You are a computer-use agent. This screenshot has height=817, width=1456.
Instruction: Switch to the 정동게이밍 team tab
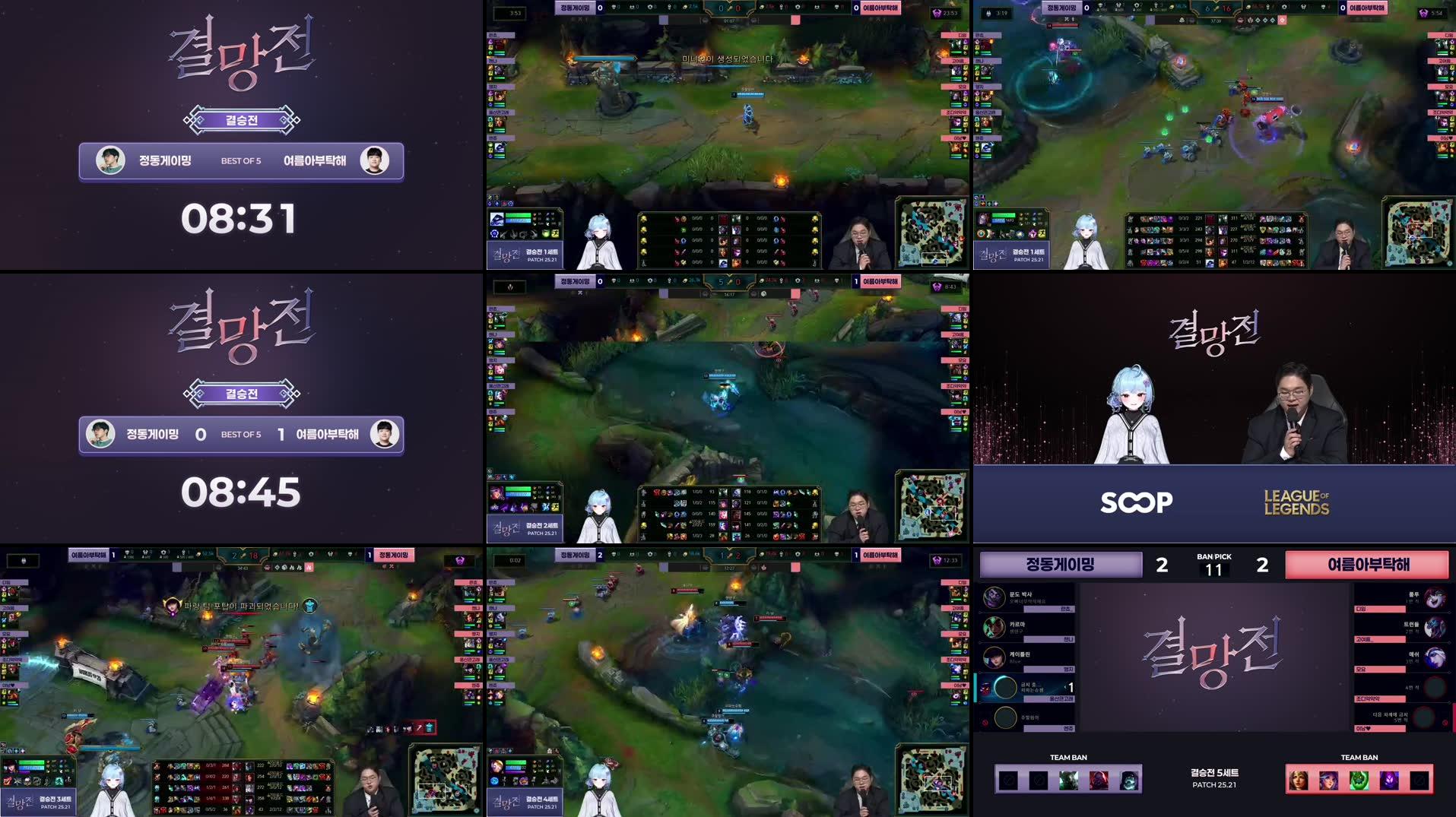pos(1060,565)
